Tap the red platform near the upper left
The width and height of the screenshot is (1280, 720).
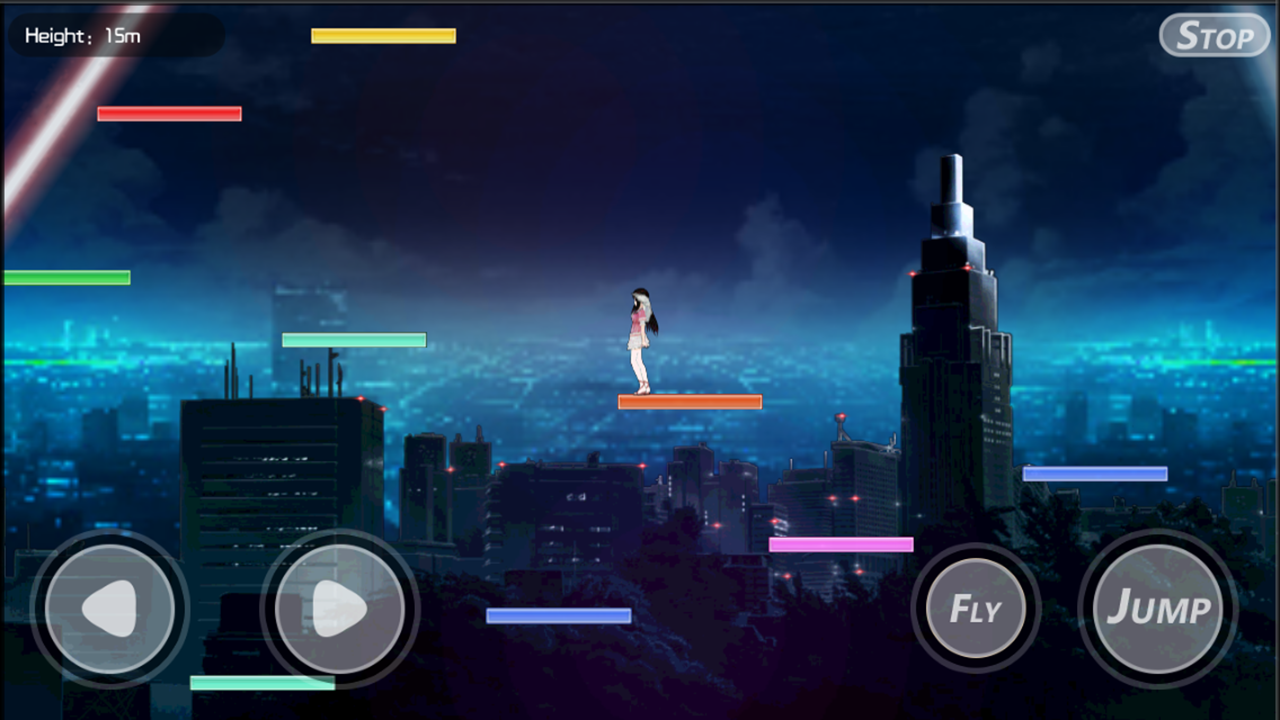point(168,112)
